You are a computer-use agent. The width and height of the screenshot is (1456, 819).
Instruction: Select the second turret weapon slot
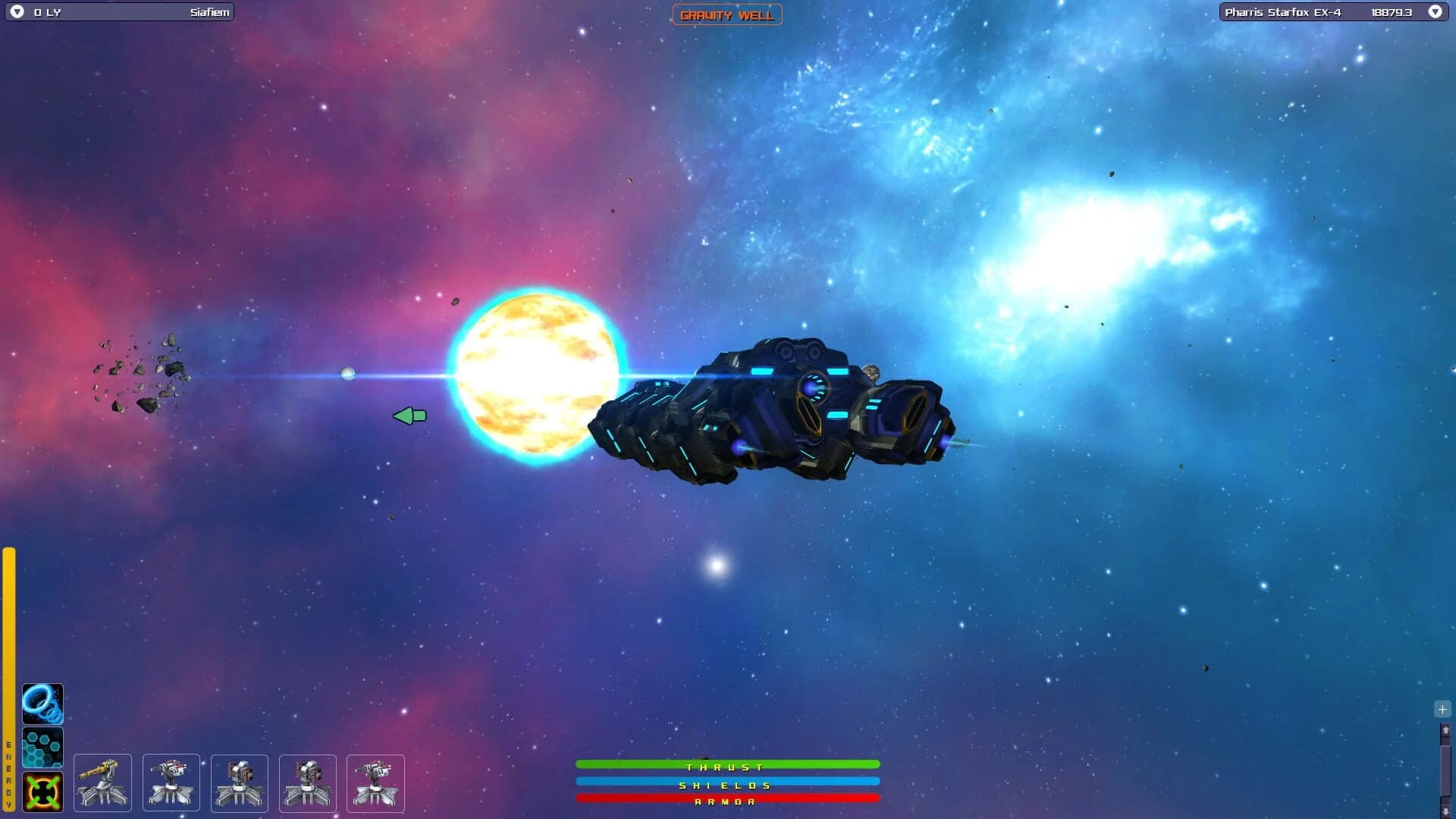coord(171,783)
